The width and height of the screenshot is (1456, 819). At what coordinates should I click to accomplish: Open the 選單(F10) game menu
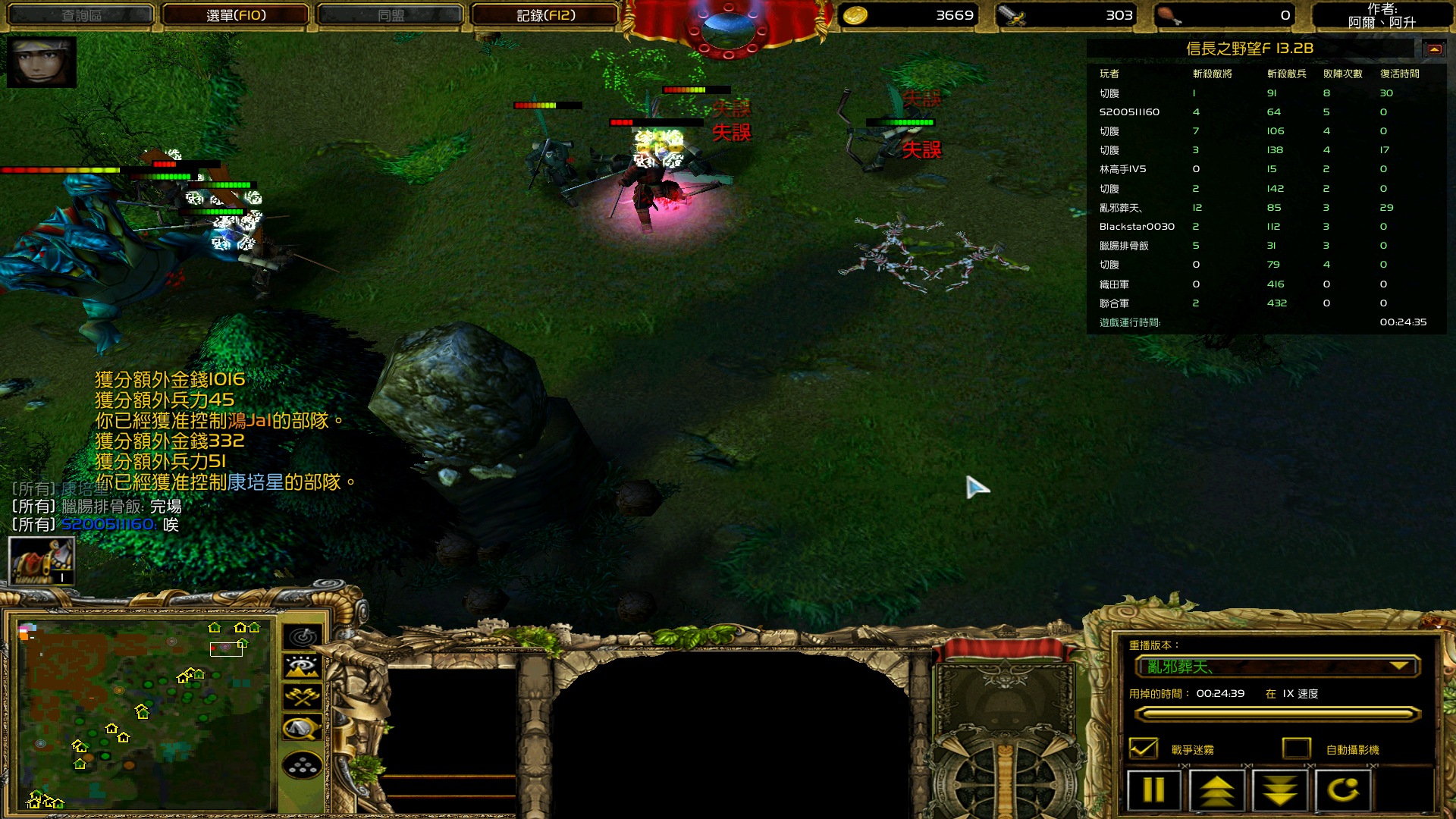coord(236,15)
